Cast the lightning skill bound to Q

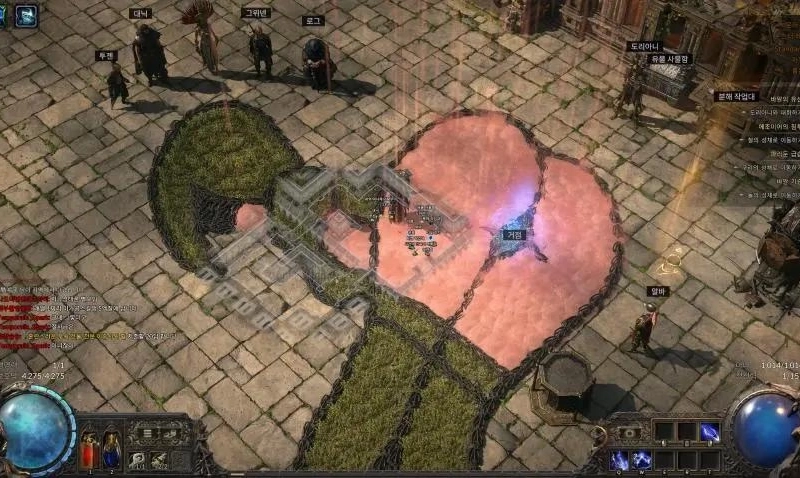tap(619, 459)
